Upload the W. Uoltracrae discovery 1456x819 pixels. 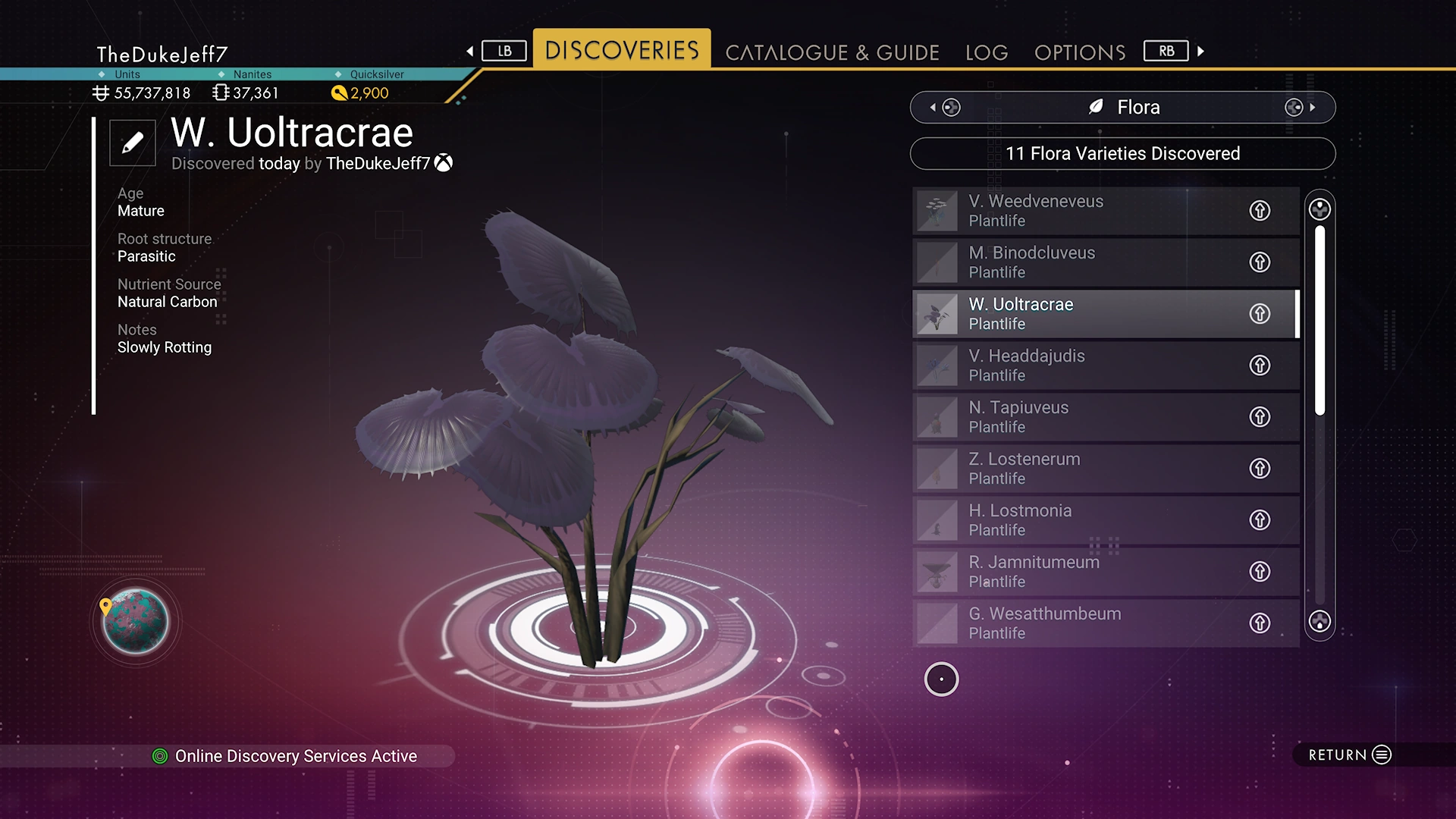(1260, 314)
